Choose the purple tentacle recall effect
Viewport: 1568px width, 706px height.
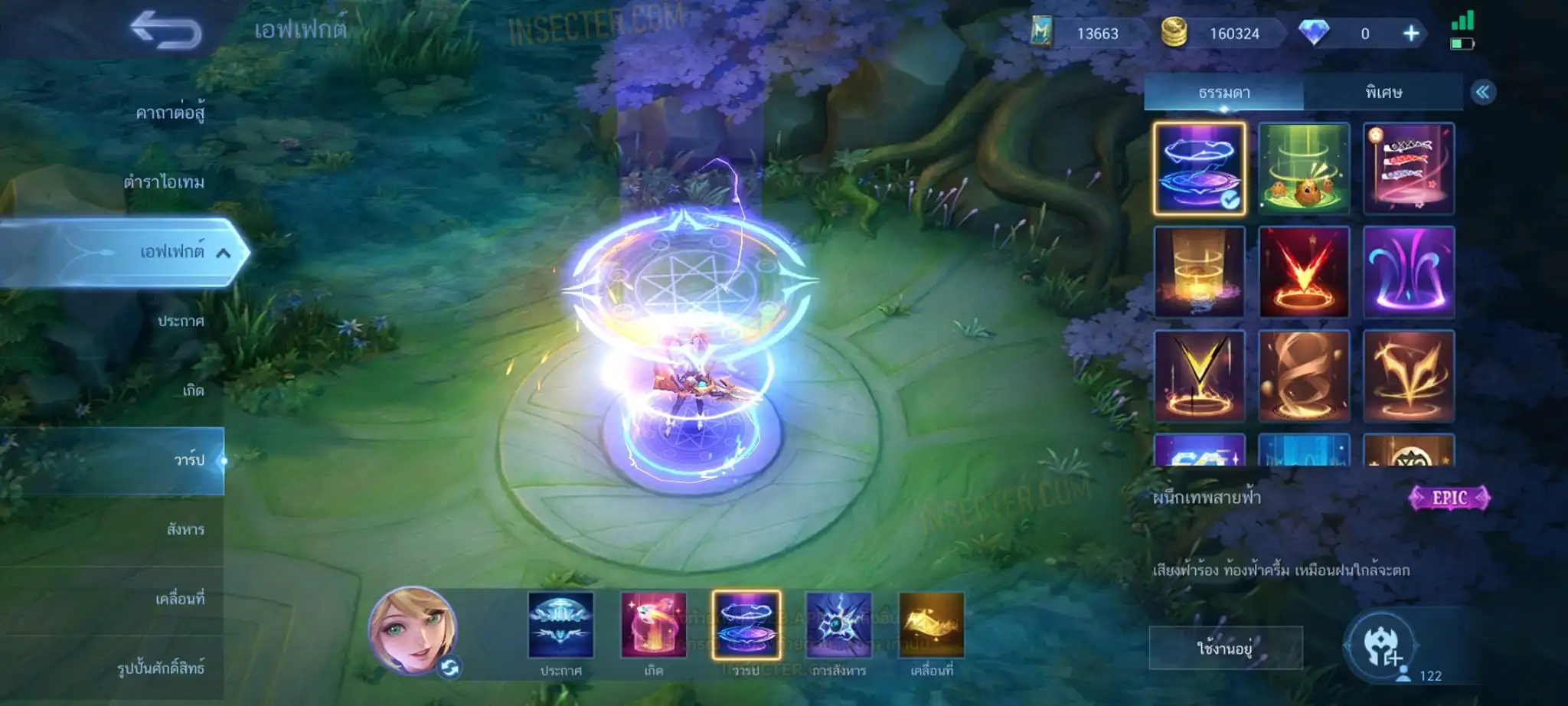click(1408, 272)
